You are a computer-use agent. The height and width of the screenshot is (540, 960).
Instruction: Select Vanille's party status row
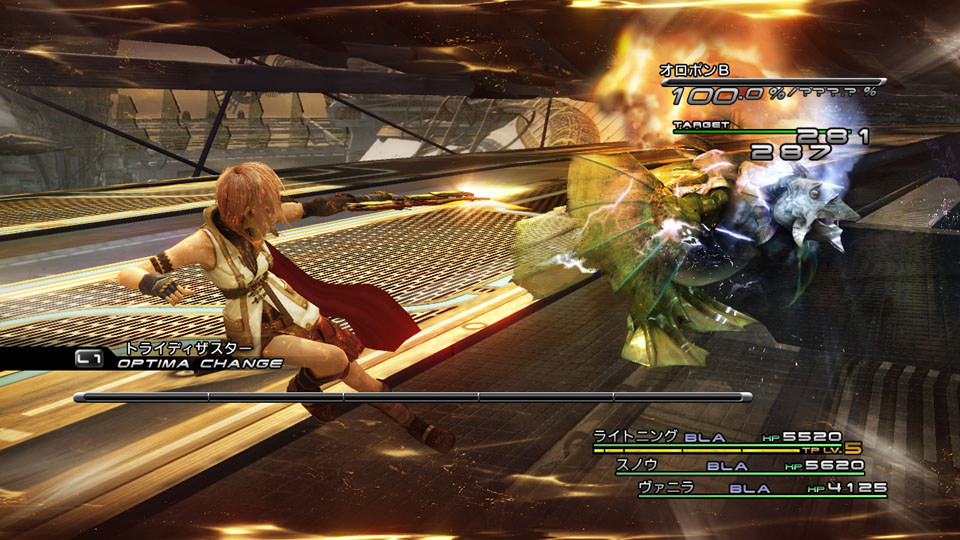[760, 489]
